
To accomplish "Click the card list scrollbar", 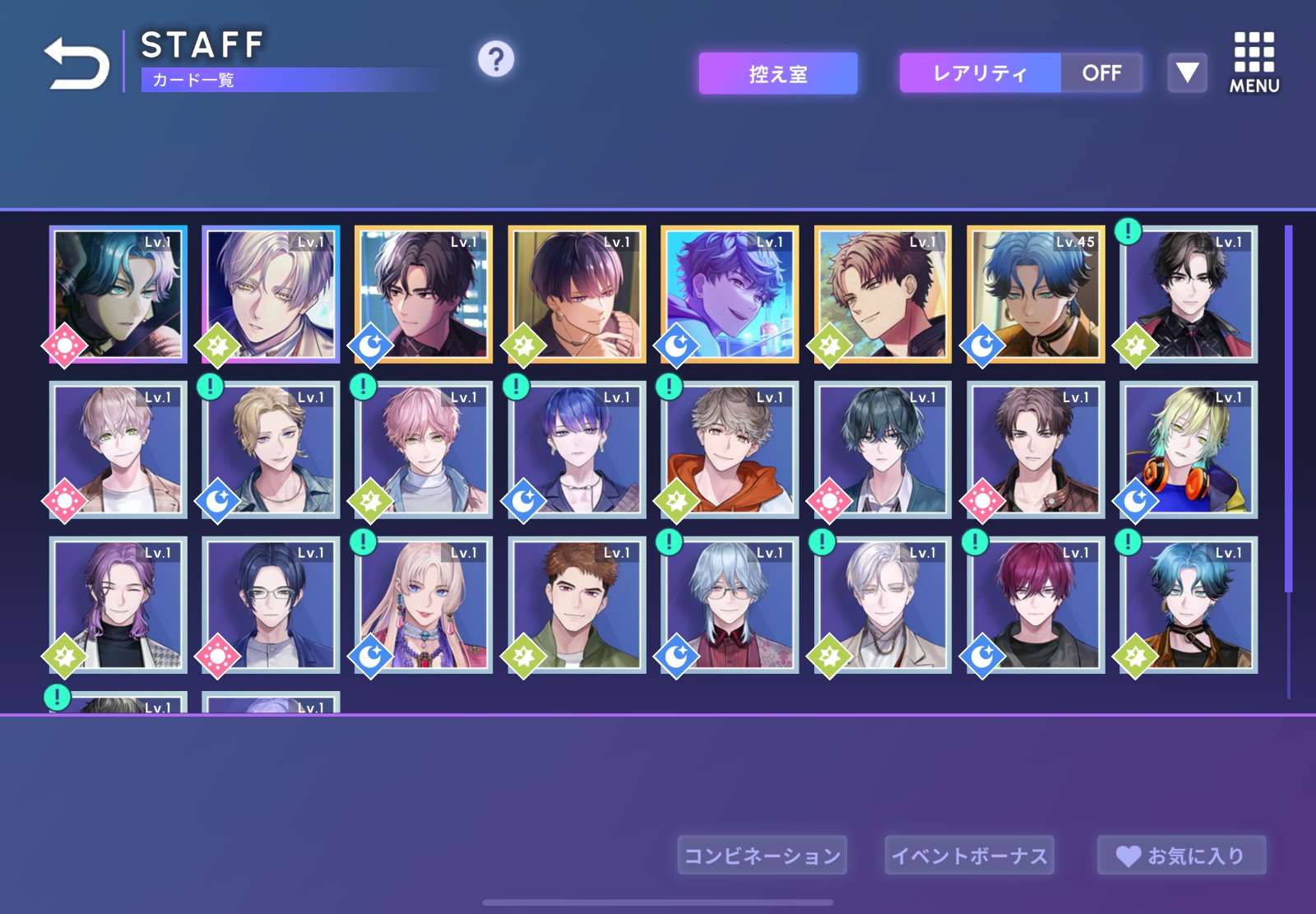I will [1288, 411].
